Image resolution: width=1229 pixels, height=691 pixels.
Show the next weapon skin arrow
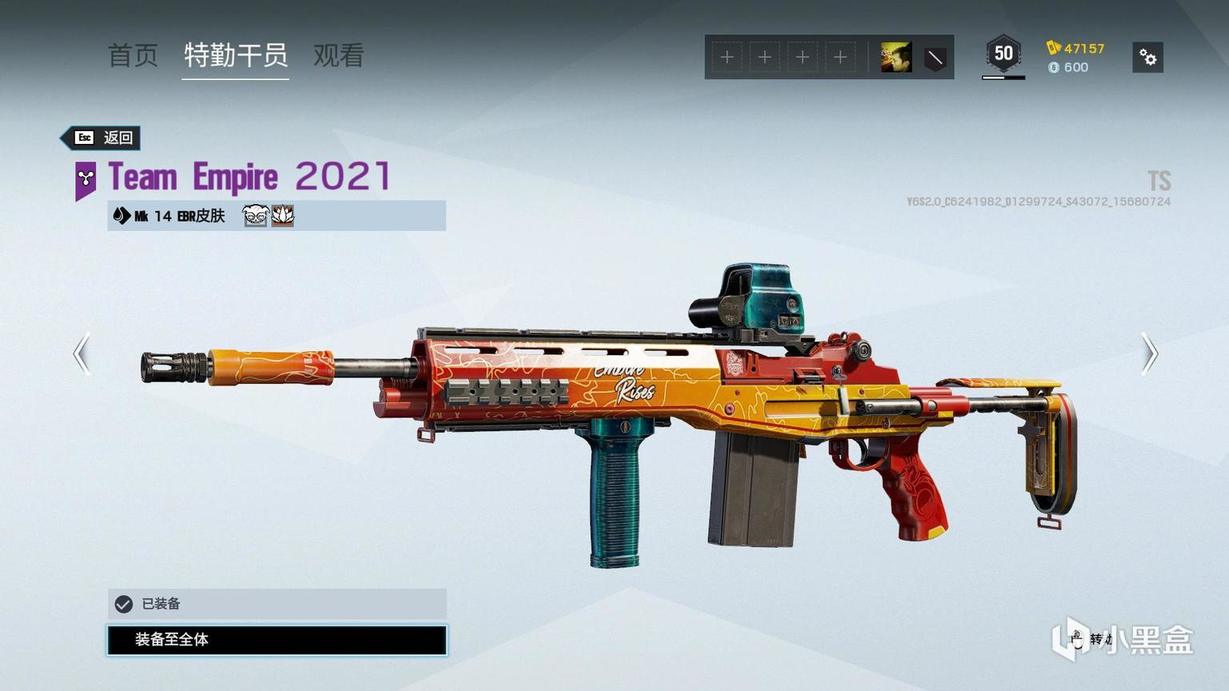tap(1149, 353)
